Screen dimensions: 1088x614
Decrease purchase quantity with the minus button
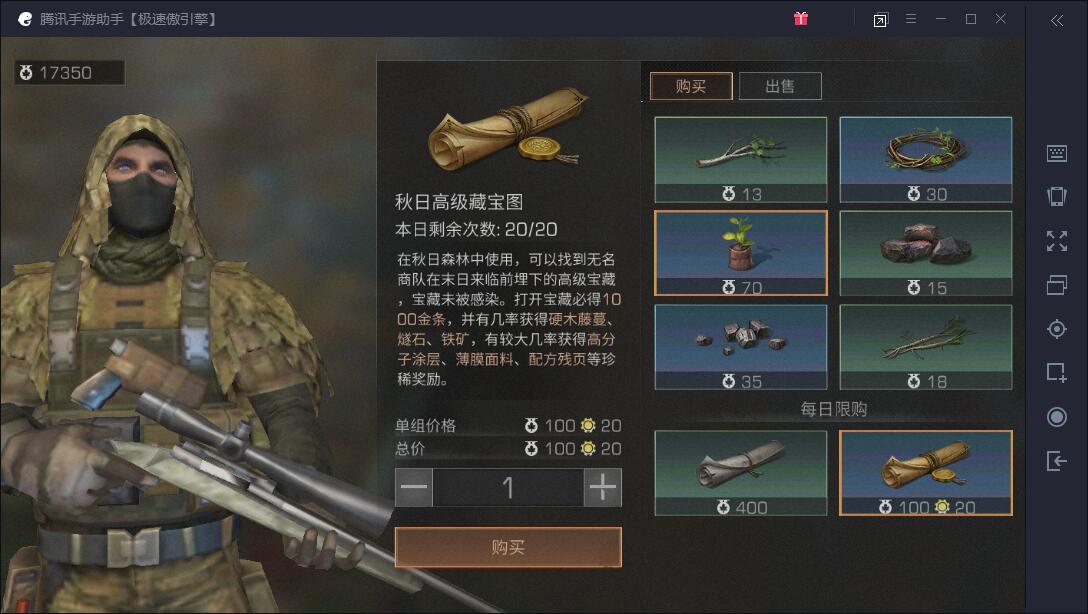click(x=414, y=488)
